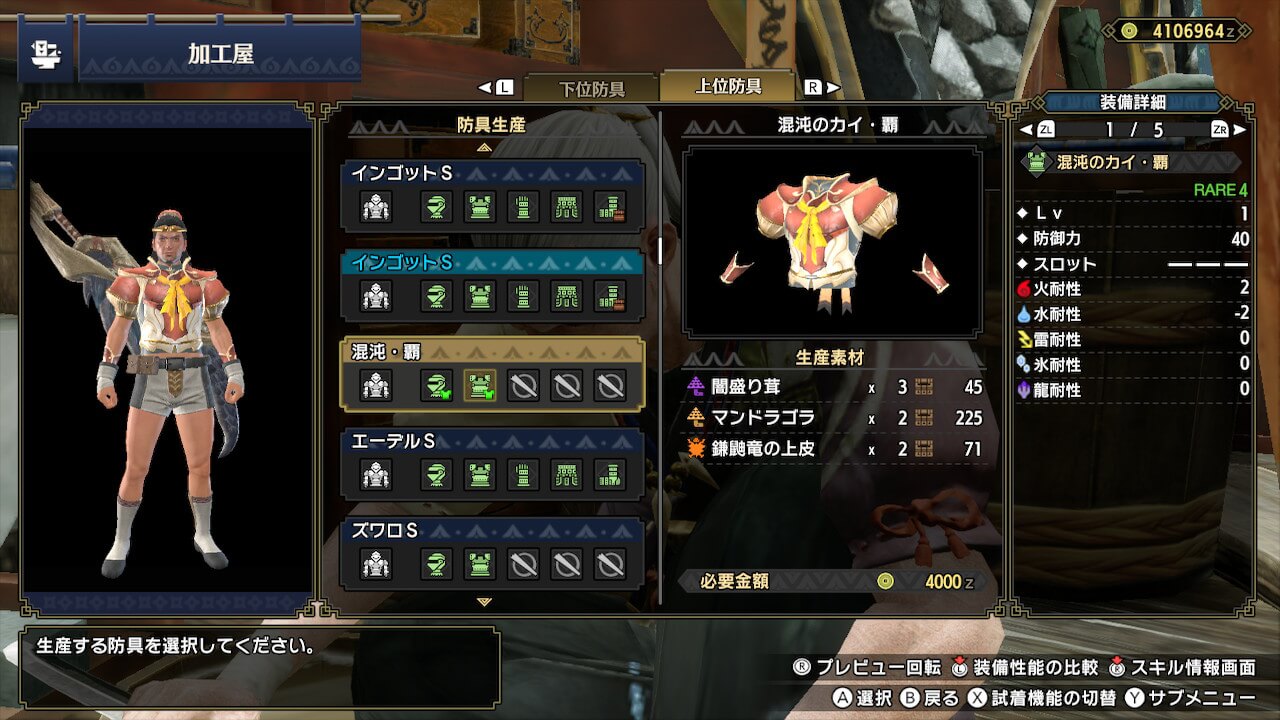The width and height of the screenshot is (1280, 720).
Task: Pick the エーデルS waist armor icon
Action: point(567,474)
